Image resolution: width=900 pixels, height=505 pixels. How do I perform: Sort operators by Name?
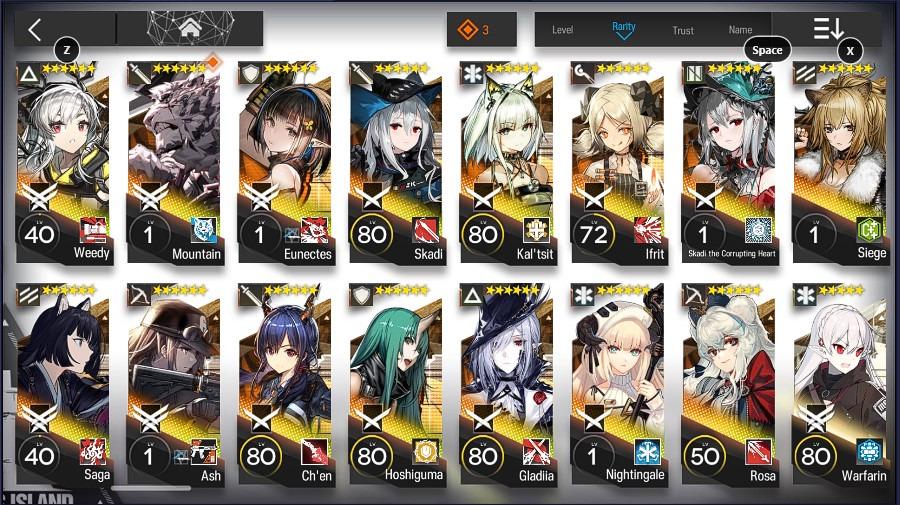point(740,30)
